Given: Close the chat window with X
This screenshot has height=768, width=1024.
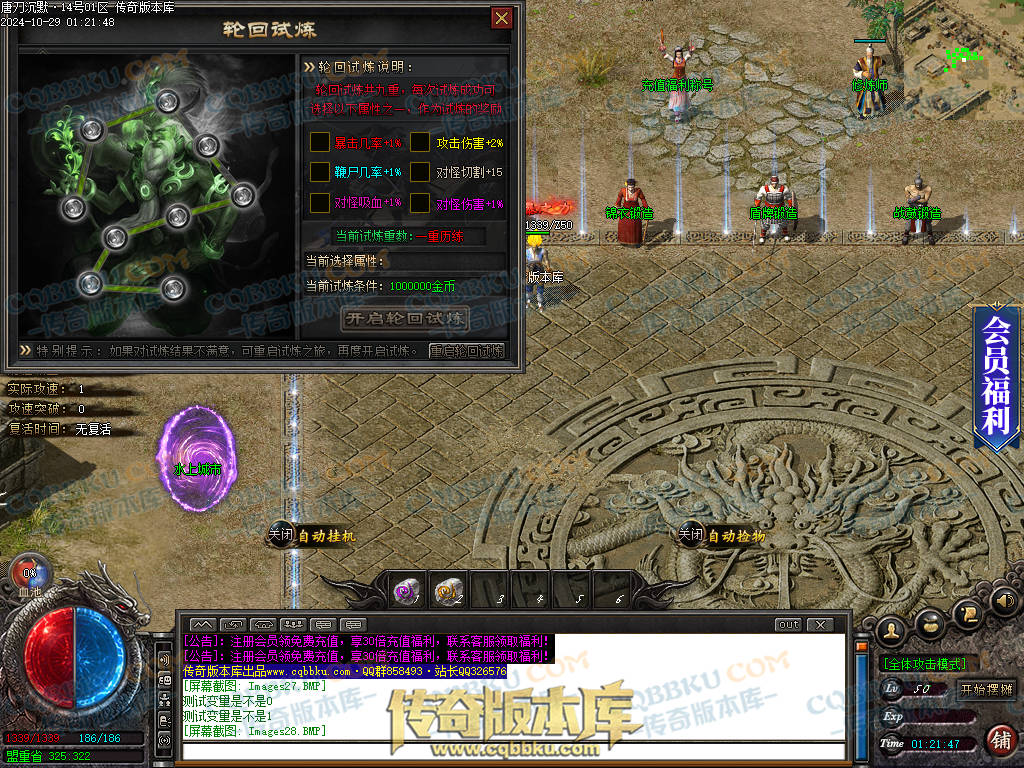Looking at the screenshot, I should pos(819,625).
